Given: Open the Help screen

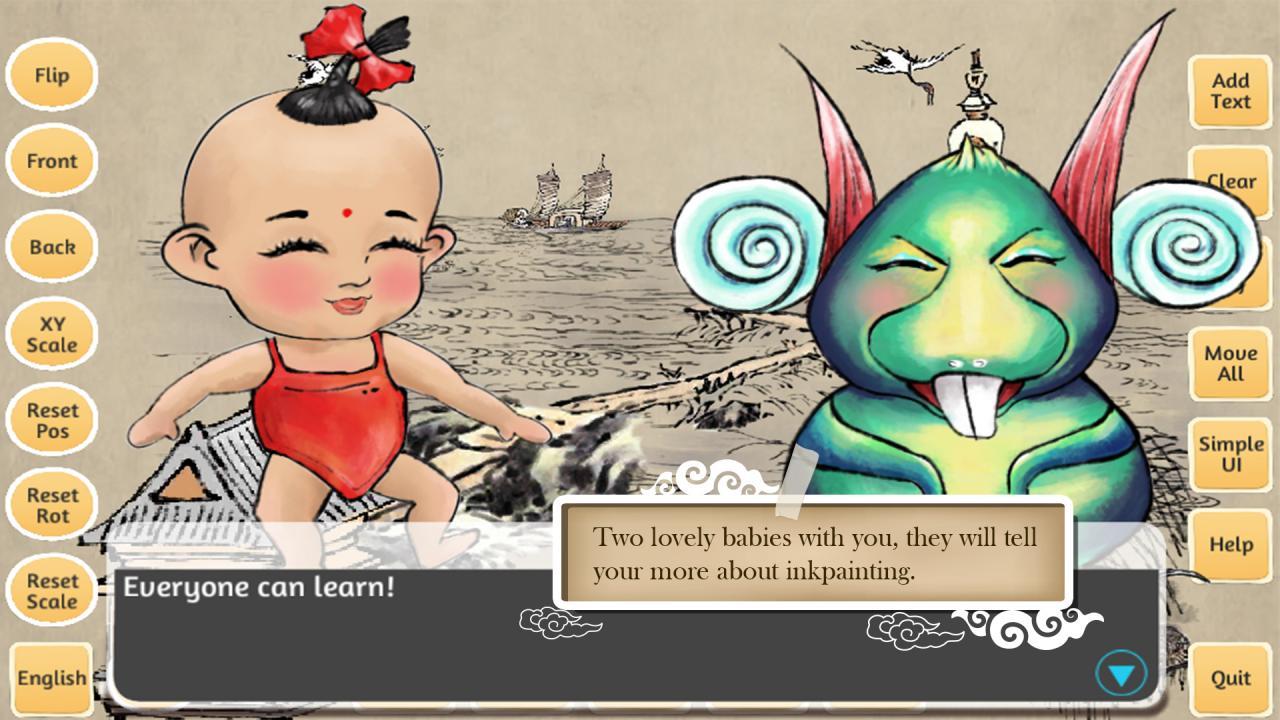Looking at the screenshot, I should click(1230, 545).
